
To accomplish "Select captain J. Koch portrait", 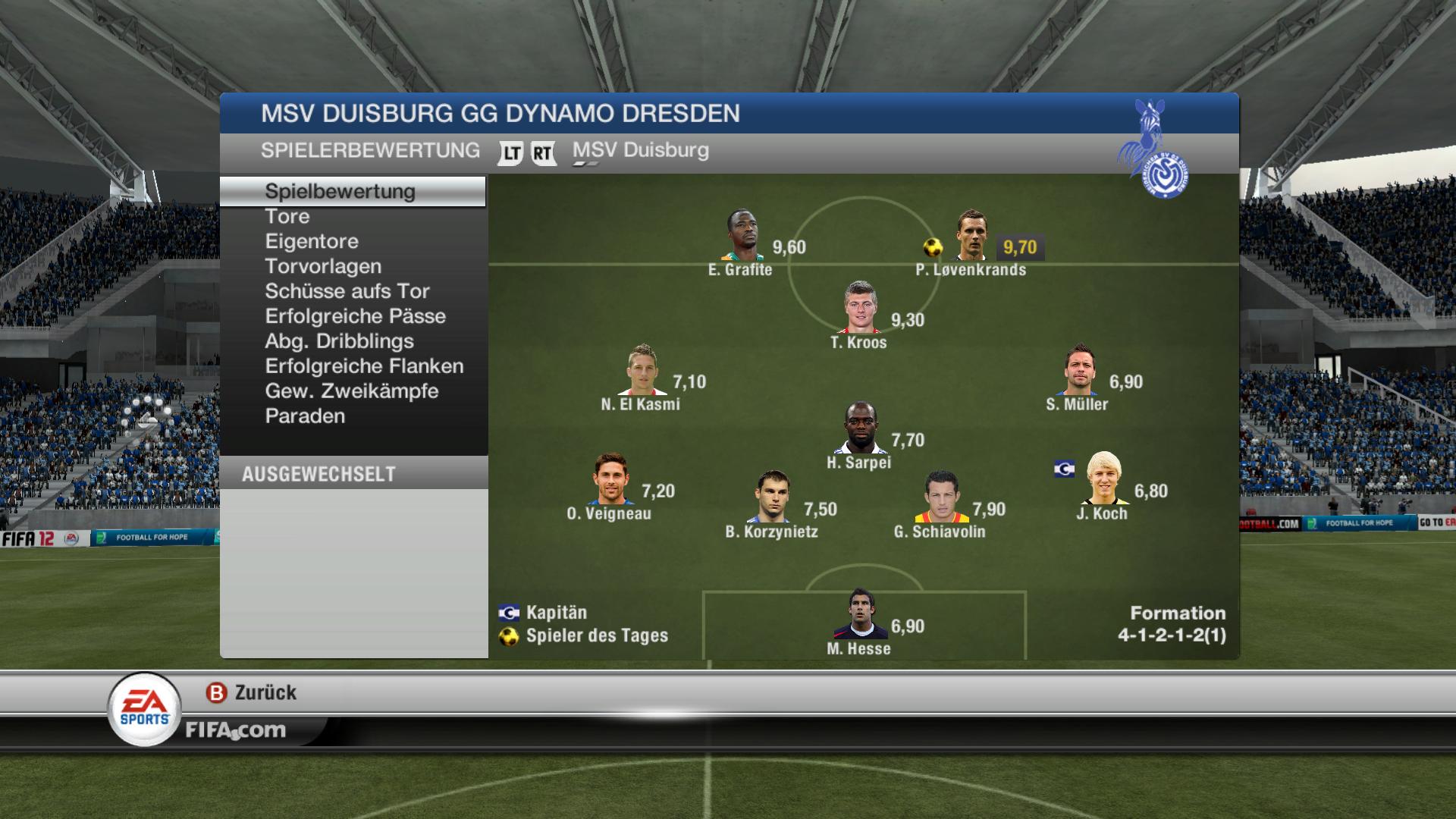I will click(x=1104, y=479).
